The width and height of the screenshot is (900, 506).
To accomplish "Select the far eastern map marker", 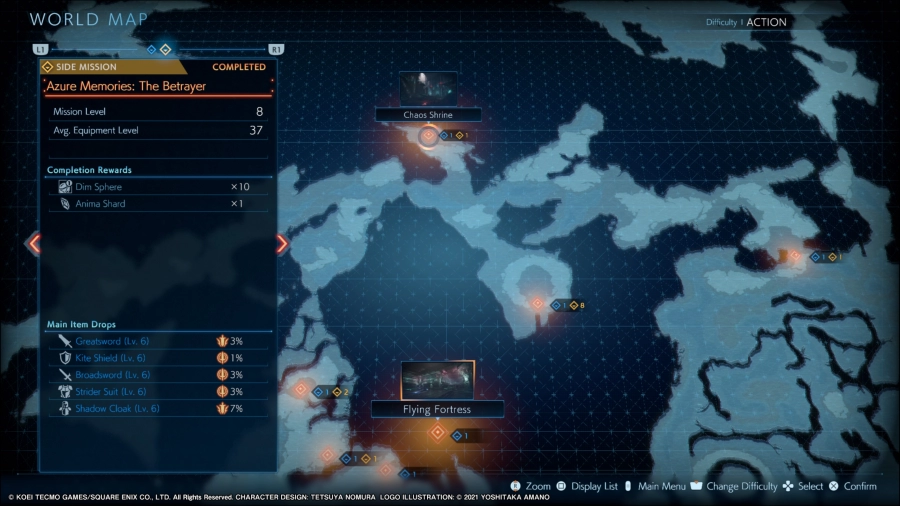I will pos(794,256).
